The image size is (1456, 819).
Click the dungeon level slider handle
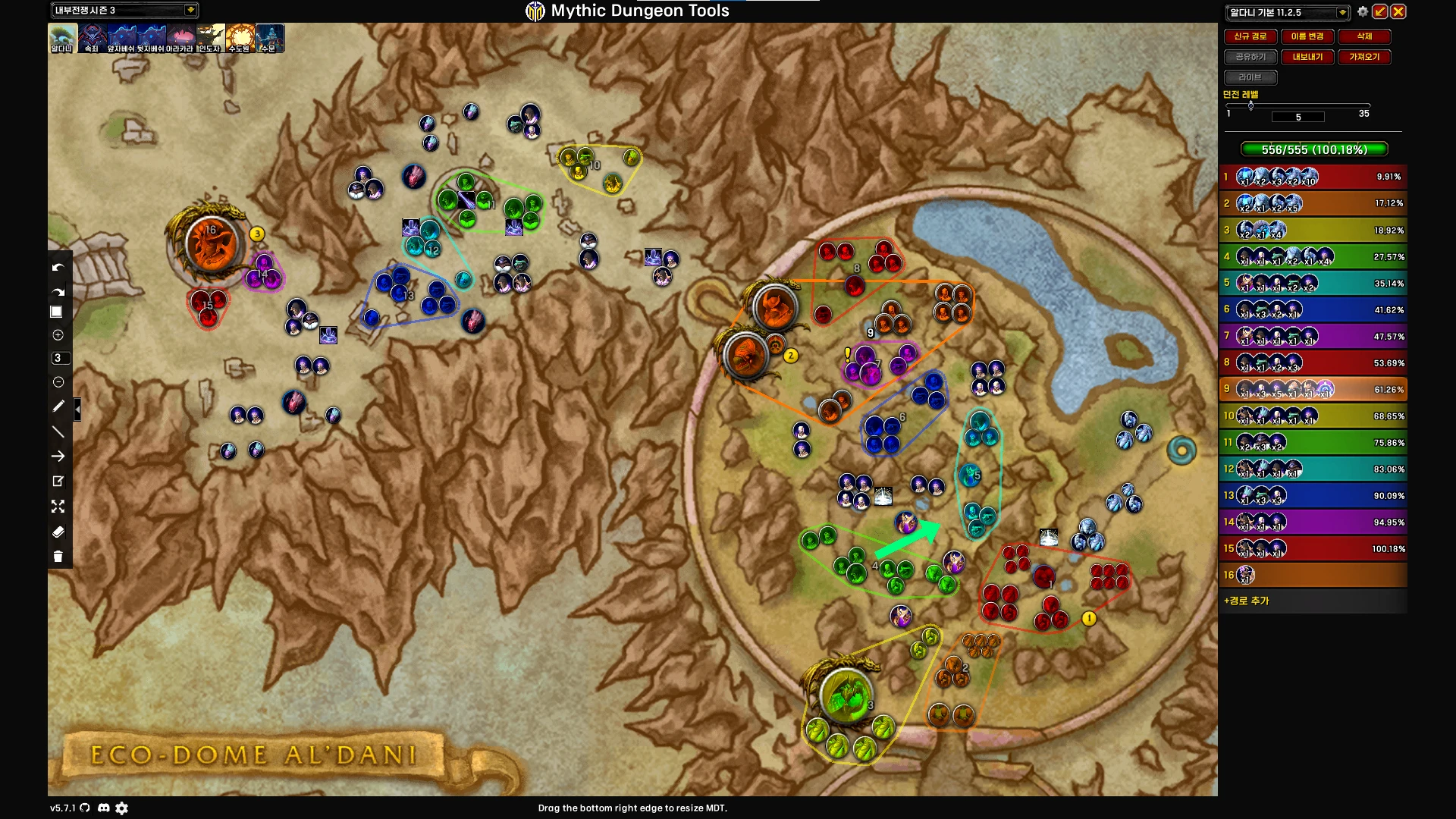pyautogui.click(x=1250, y=105)
